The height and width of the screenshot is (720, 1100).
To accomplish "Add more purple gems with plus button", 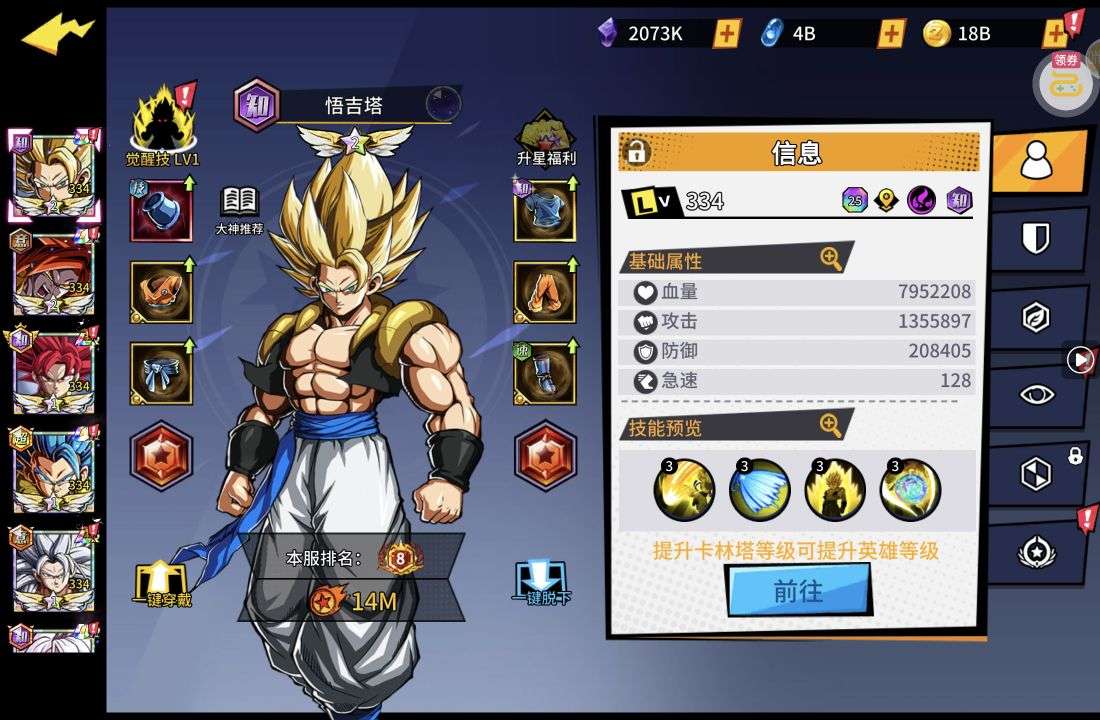I will click(x=727, y=33).
